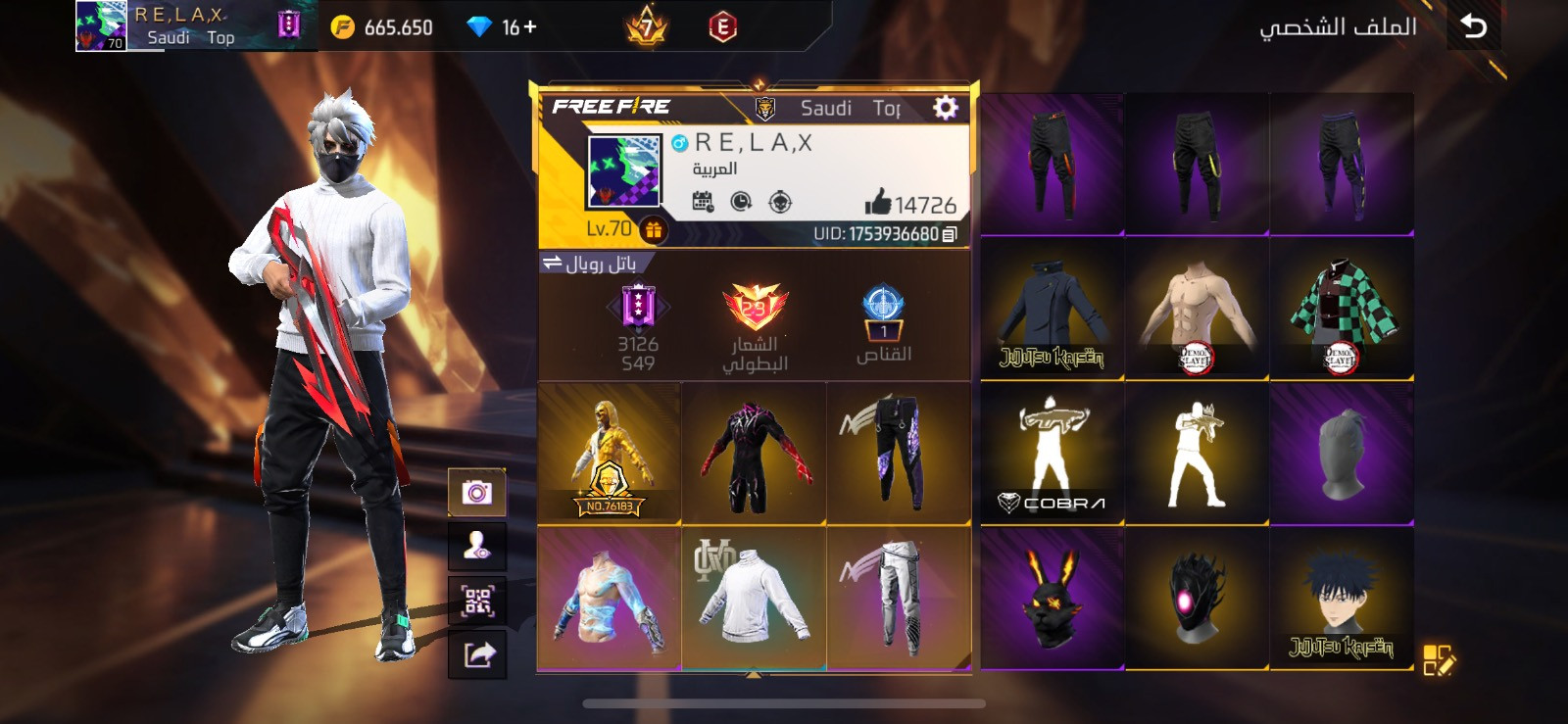Open profile settings gear icon
1568x724 pixels.
[x=945, y=108]
